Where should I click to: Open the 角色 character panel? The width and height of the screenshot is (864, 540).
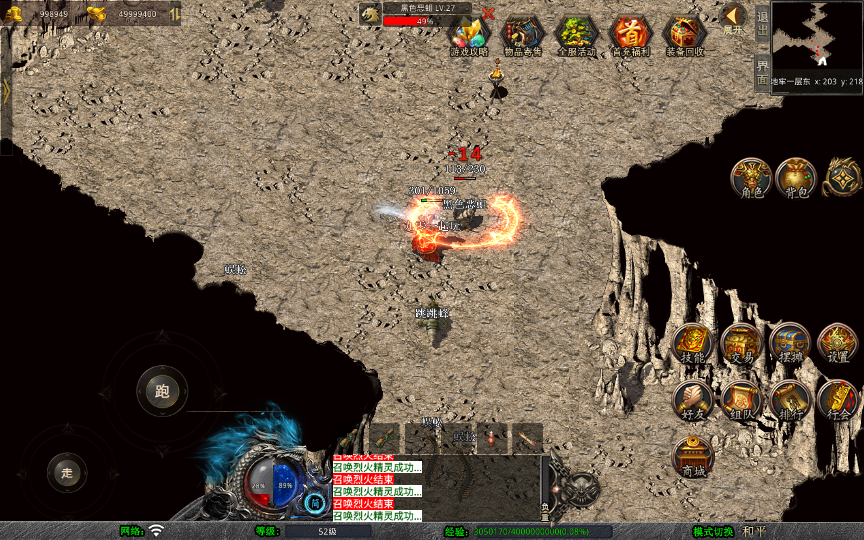pos(750,177)
